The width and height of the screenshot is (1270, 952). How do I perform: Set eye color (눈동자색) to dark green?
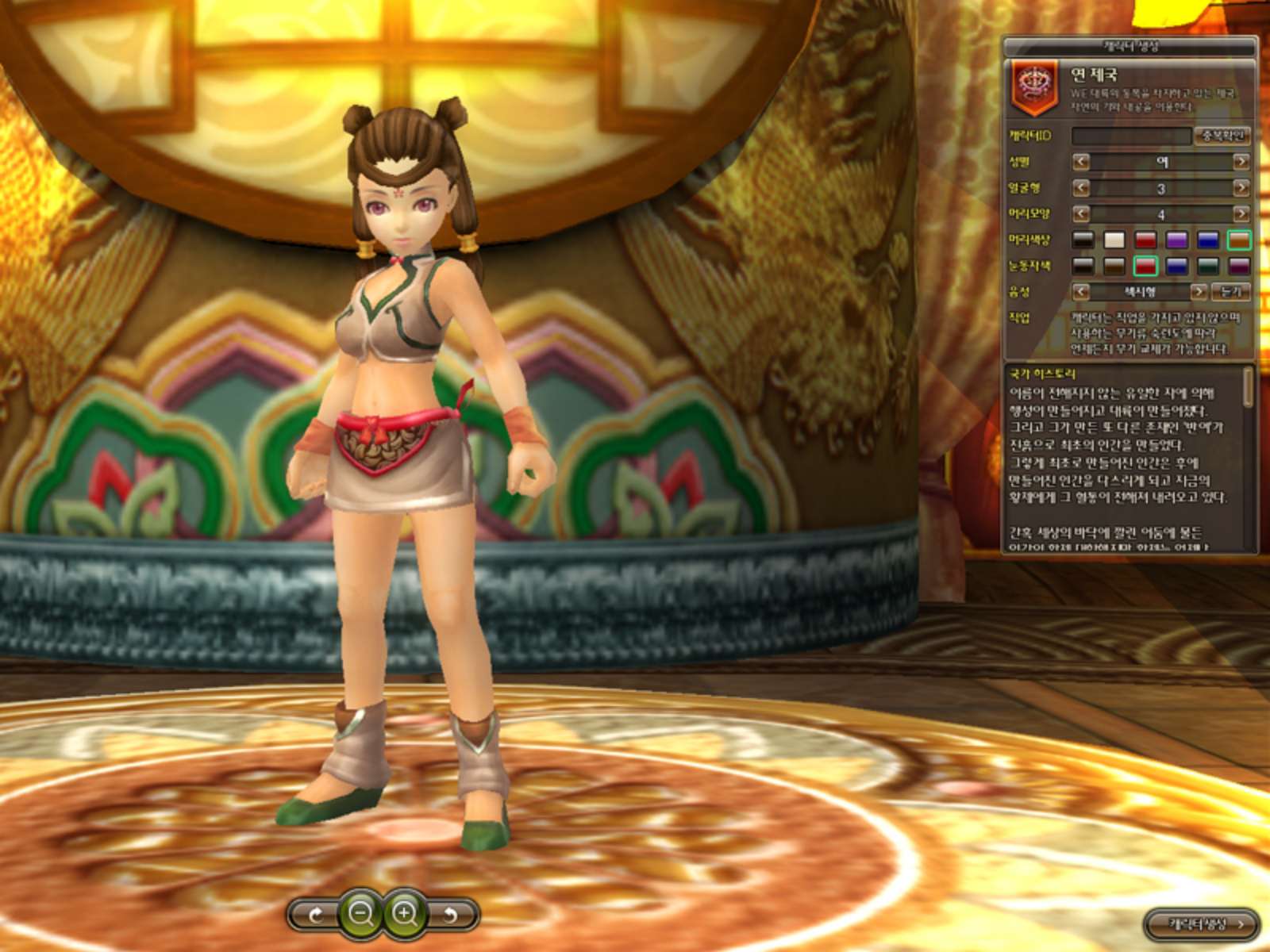(x=1208, y=266)
